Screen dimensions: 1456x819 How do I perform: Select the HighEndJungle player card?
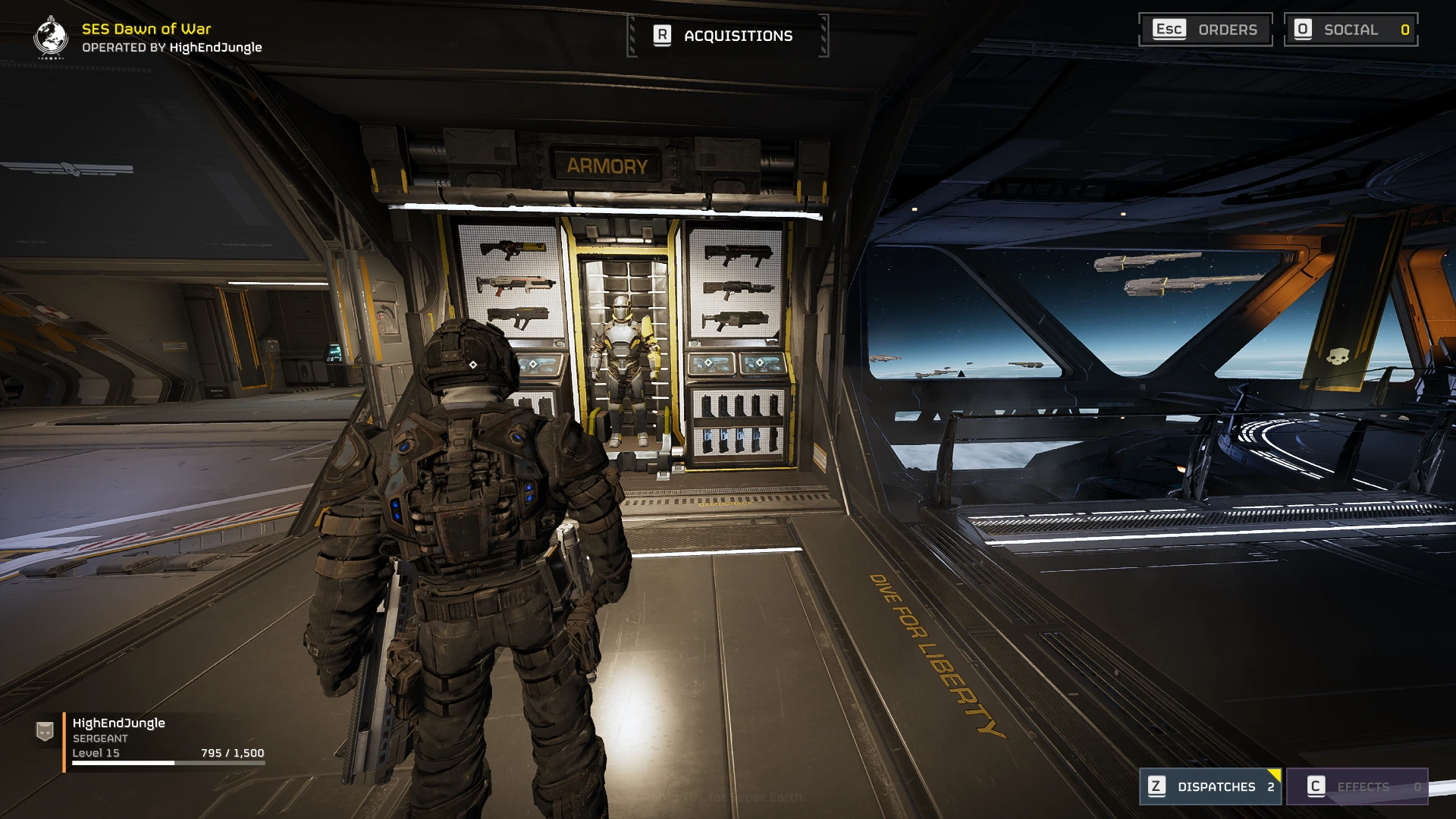[152, 738]
